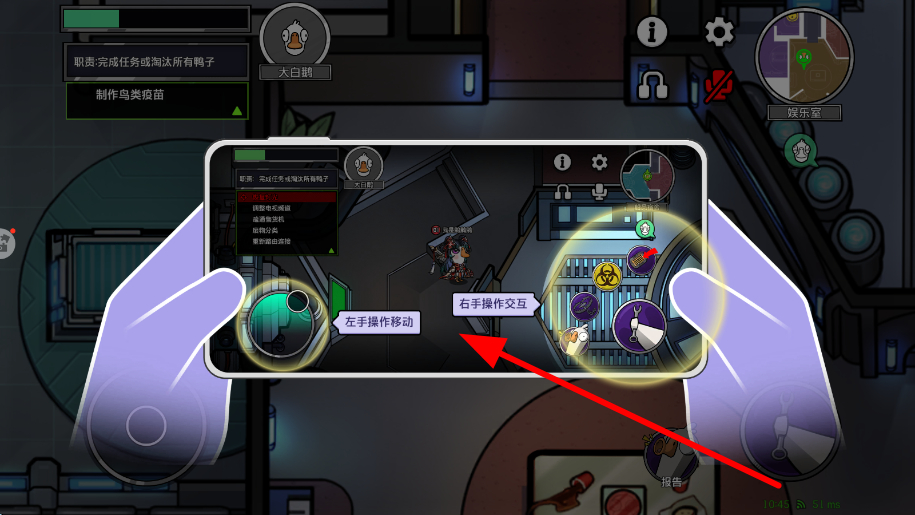The height and width of the screenshot is (515, 915).
Task: Open the star icon with red dot
Action: click(x=5, y=242)
